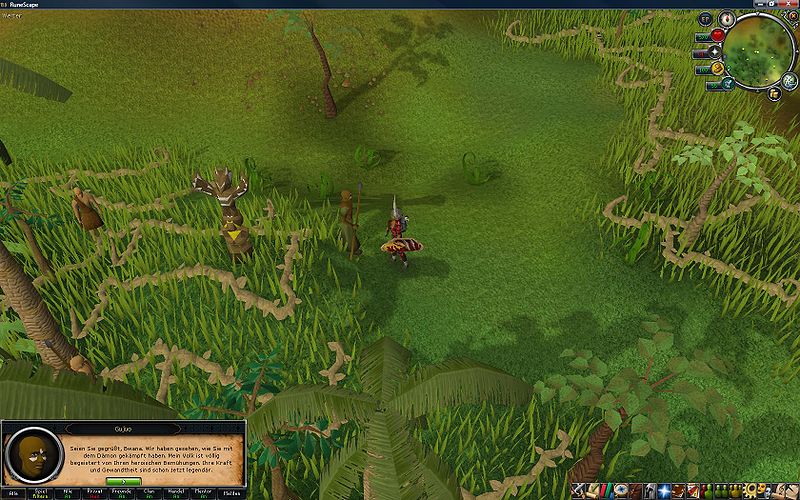The width and height of the screenshot is (800, 500).
Task: Activate the prayer star orb
Action: 717,53
